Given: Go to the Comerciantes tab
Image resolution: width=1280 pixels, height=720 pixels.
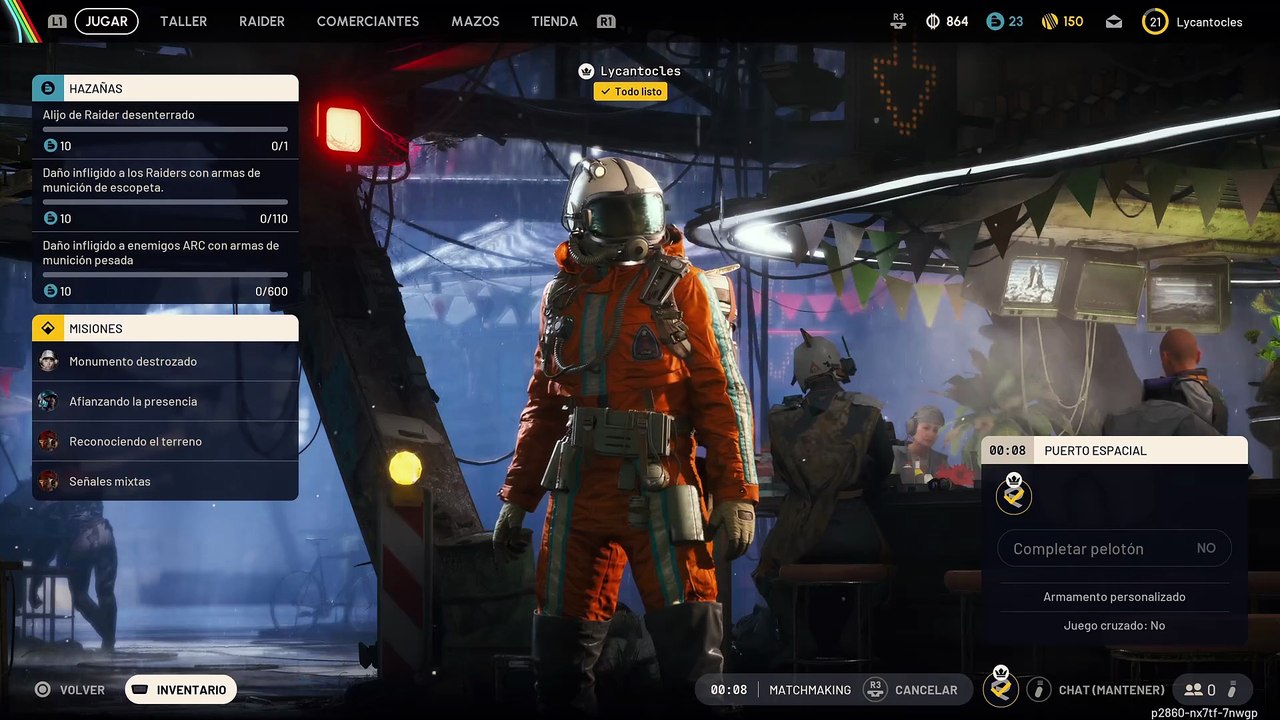Looking at the screenshot, I should coord(367,21).
